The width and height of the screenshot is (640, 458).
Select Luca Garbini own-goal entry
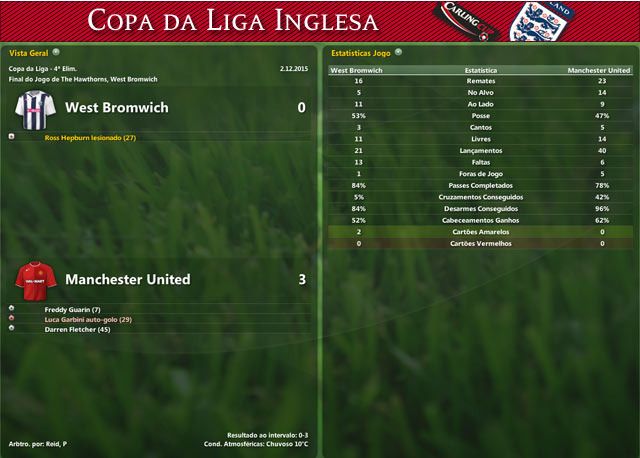89,319
